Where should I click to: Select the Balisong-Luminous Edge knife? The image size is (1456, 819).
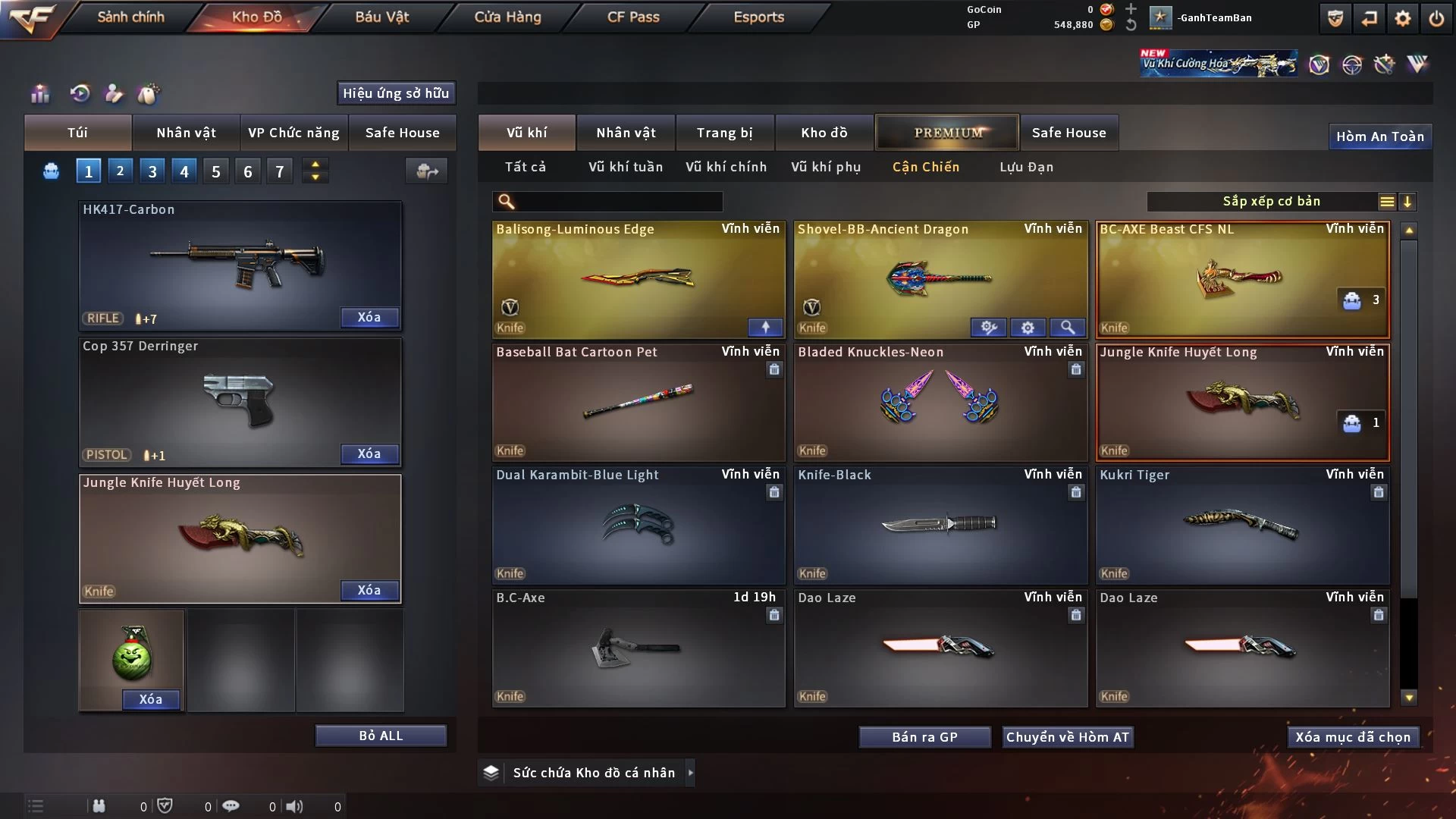[x=638, y=279]
